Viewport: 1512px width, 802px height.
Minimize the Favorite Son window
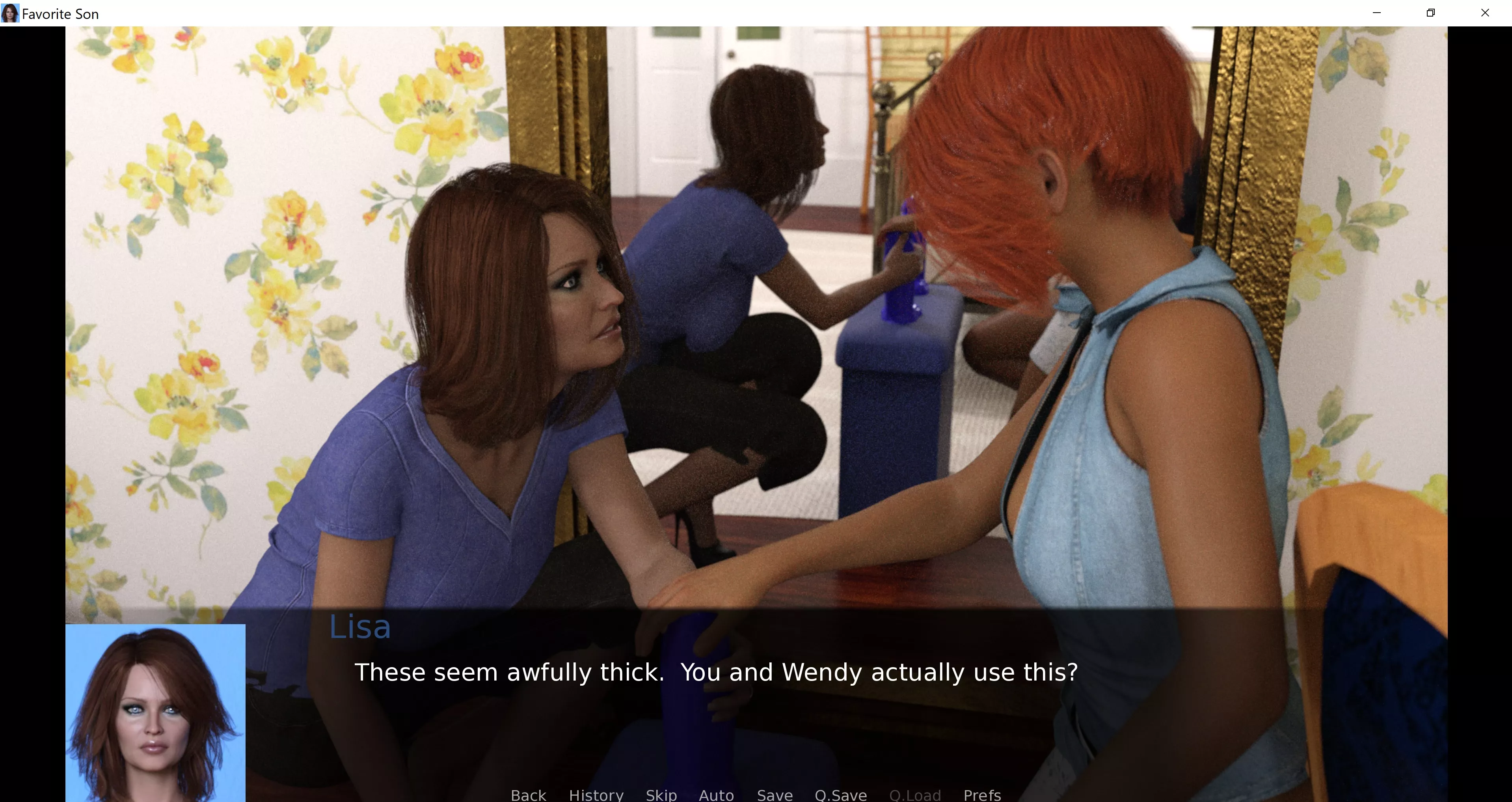(x=1376, y=13)
